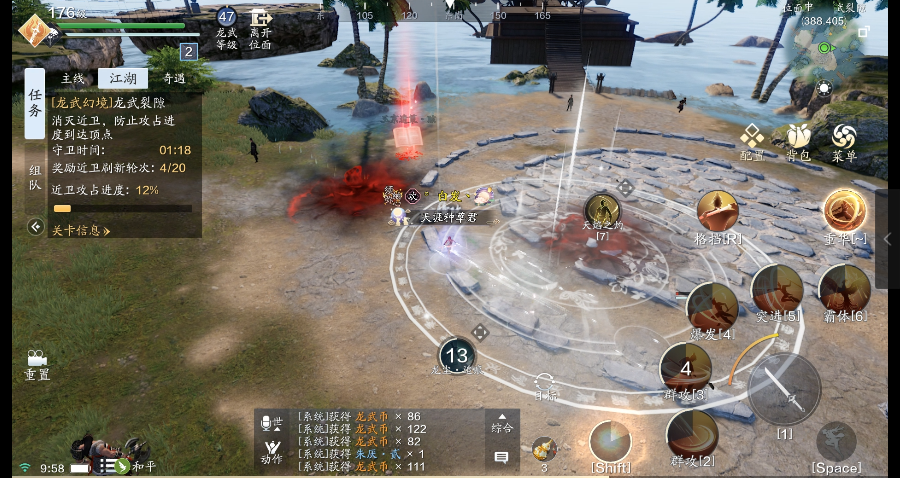900x478 pixels.
Task: Collapse the quest panel with the arrow
Action: (35, 227)
